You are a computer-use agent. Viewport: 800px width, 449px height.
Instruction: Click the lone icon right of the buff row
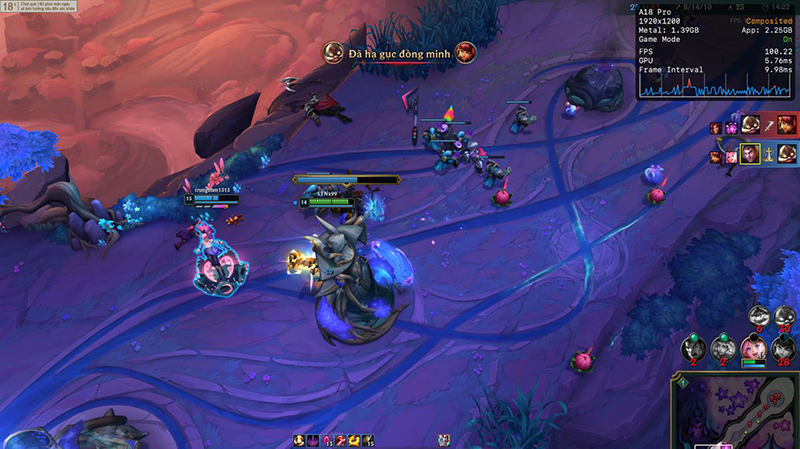tap(444, 440)
